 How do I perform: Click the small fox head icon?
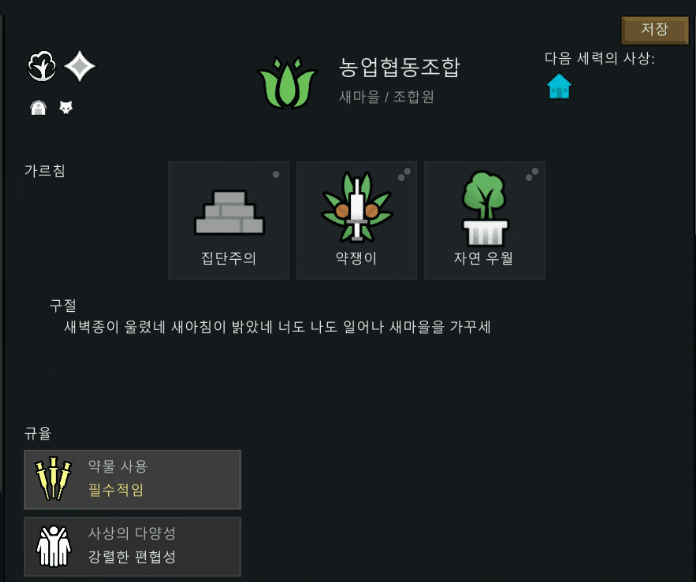[66, 107]
